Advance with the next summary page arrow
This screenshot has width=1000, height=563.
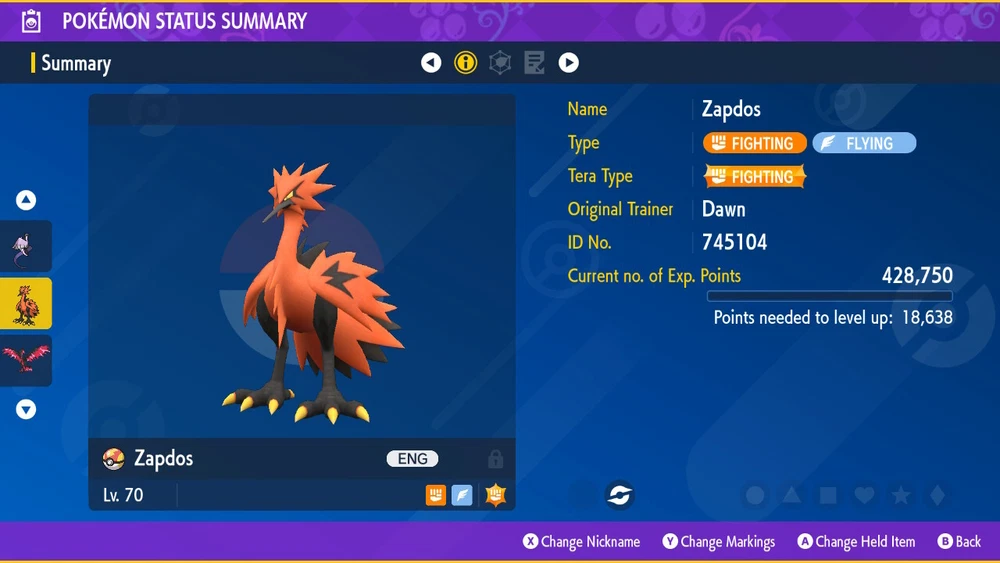568,63
